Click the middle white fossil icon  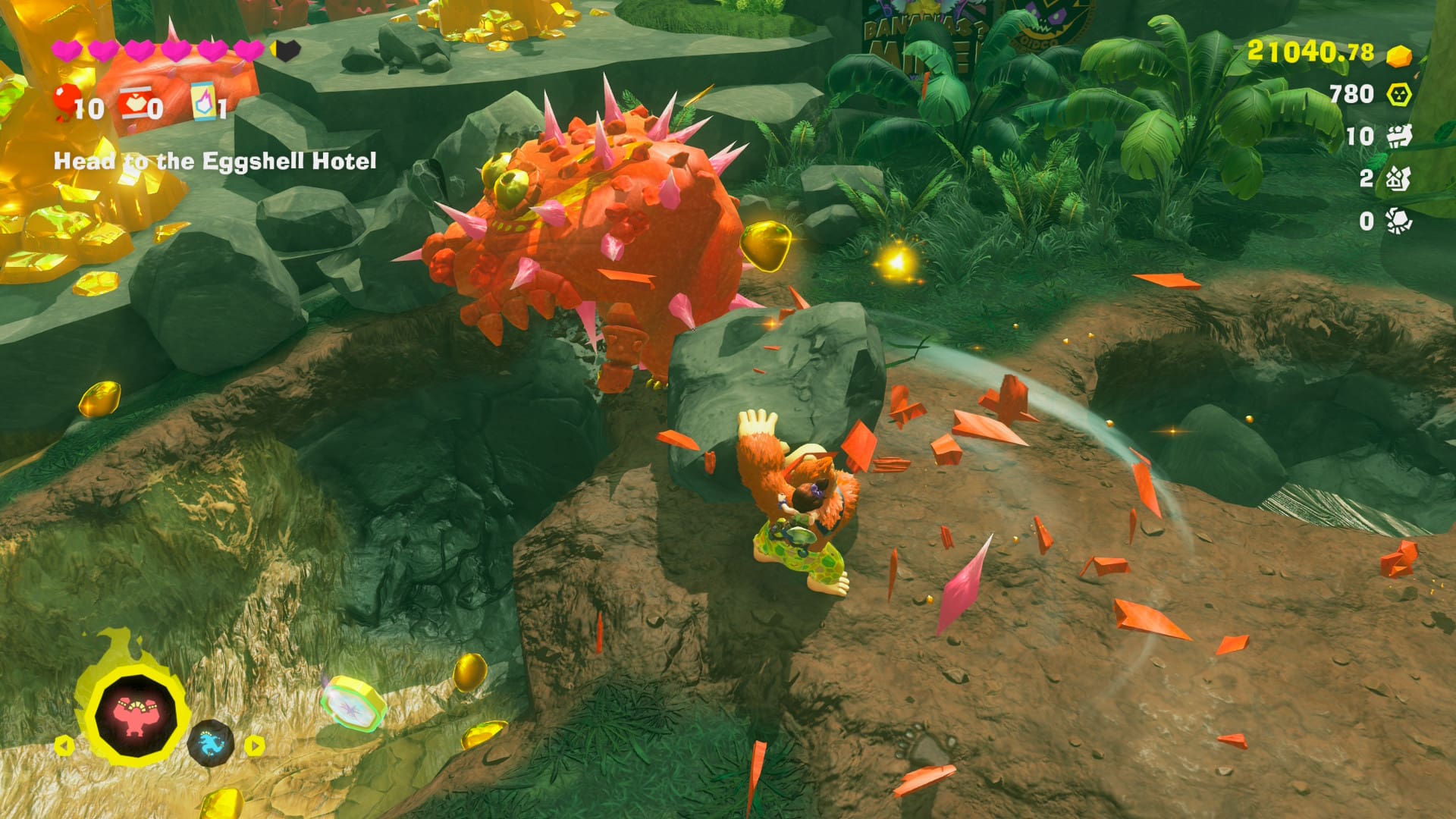tap(1398, 179)
